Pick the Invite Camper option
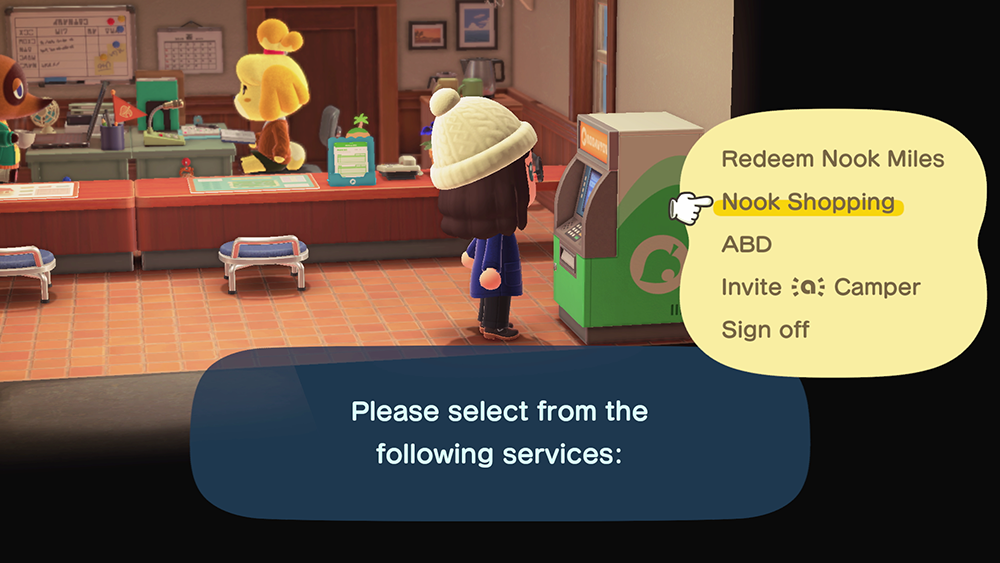 [820, 287]
